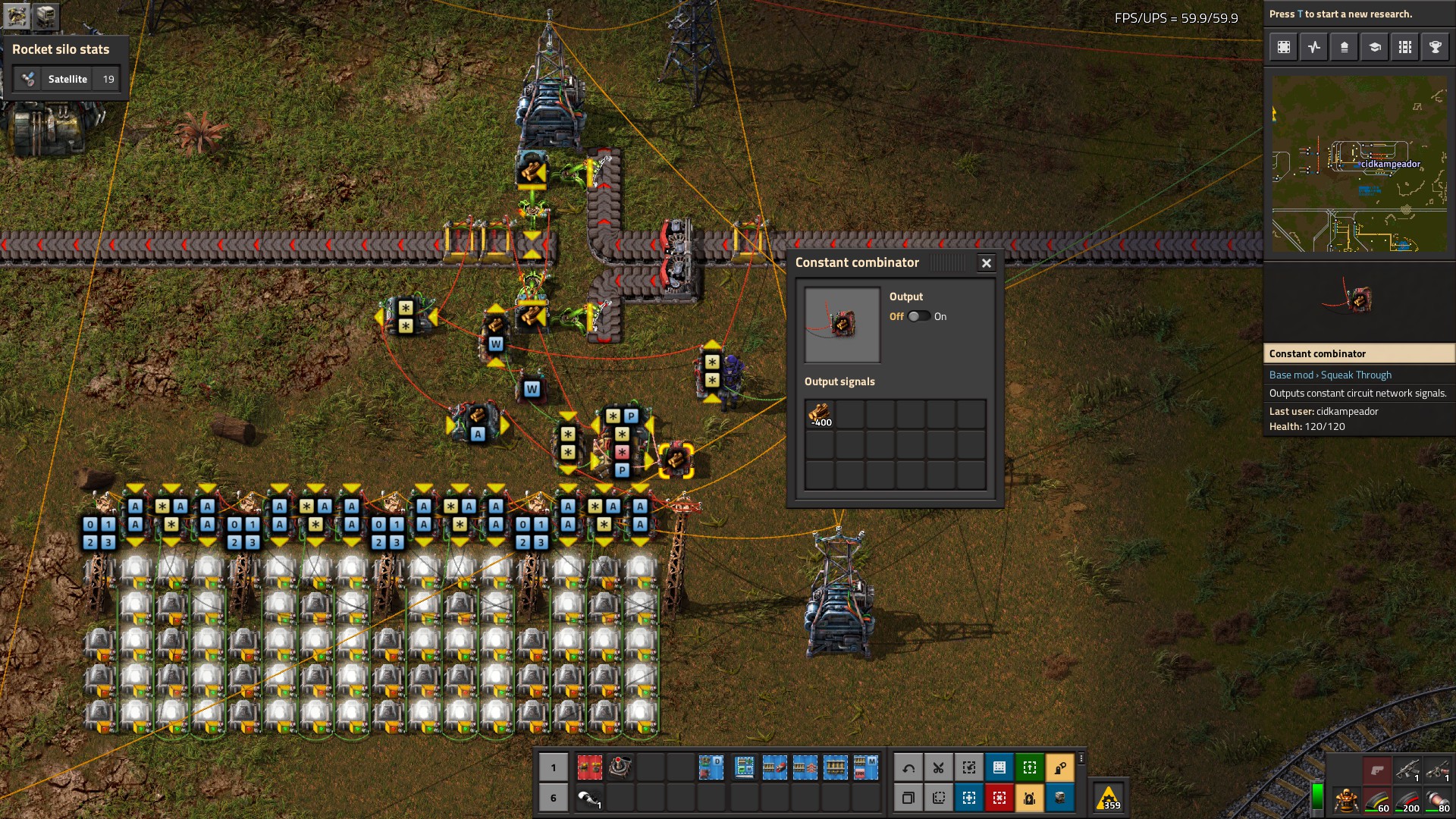Toggle the combinator output Off/On switch
This screenshot has width=1456, height=819.
click(918, 316)
